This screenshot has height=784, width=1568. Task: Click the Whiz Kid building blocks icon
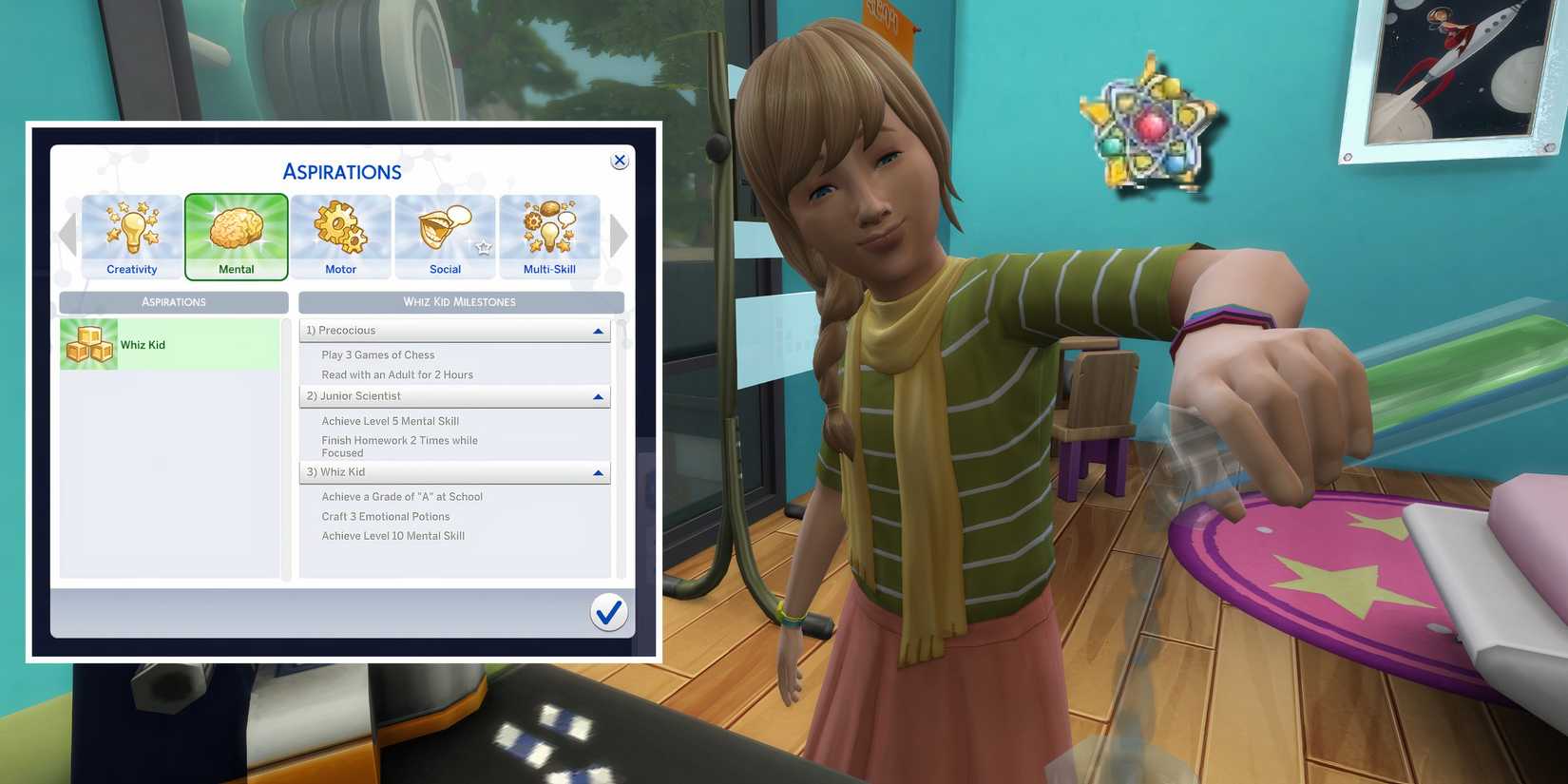[x=88, y=344]
